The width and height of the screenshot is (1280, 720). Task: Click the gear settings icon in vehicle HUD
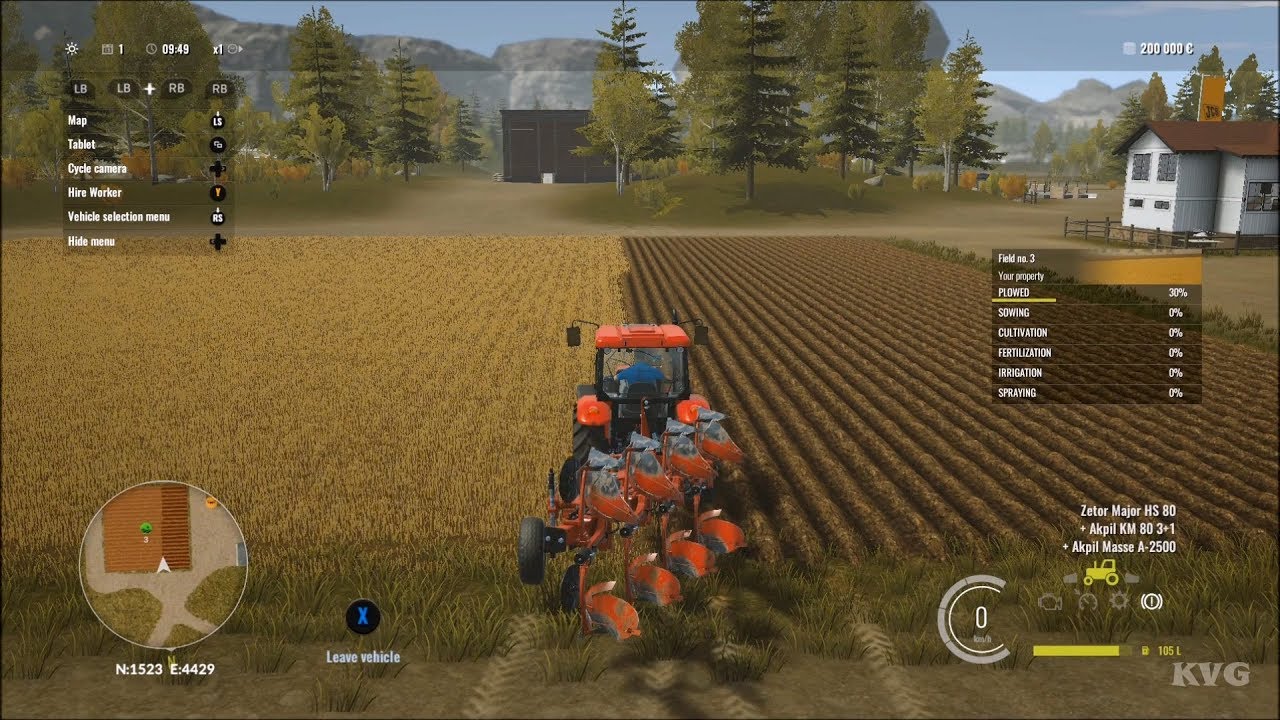coord(1117,600)
